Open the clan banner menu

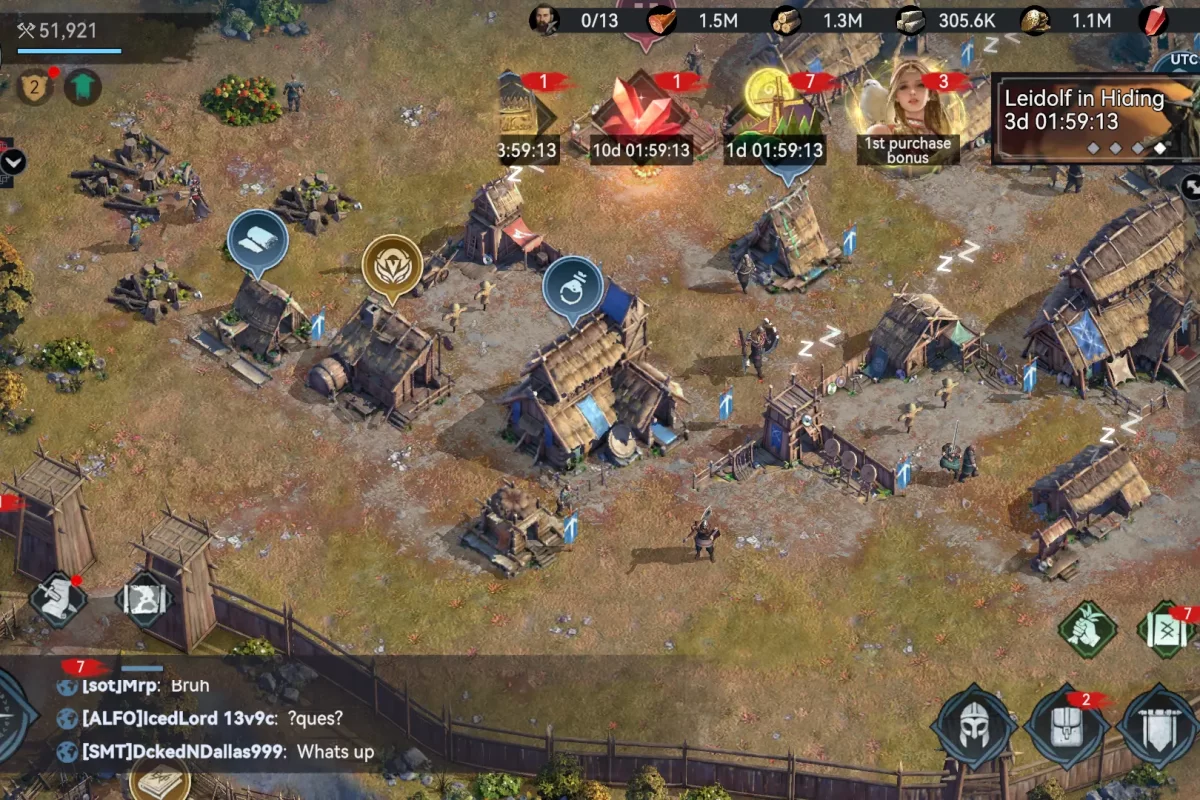1158,726
